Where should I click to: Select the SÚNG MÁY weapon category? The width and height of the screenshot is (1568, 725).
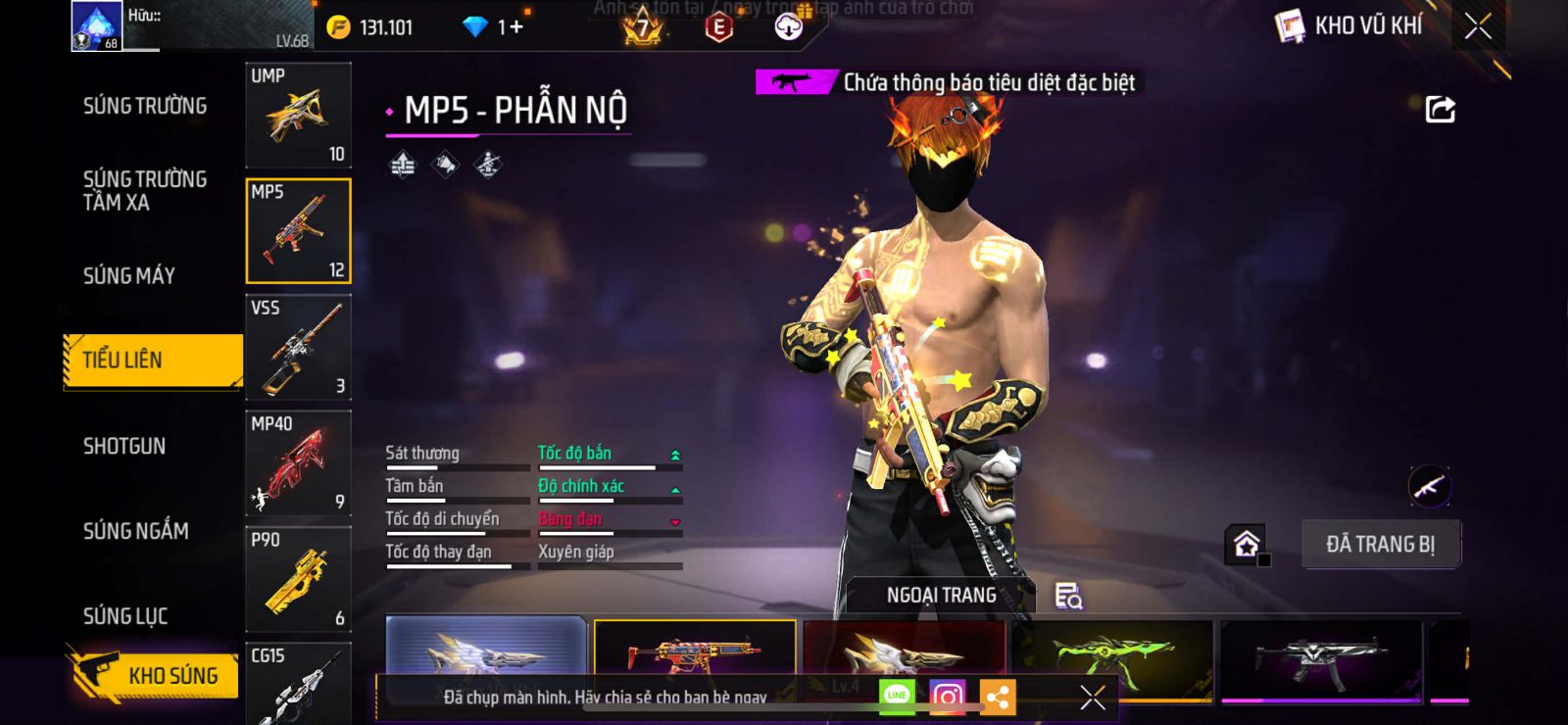click(x=129, y=276)
